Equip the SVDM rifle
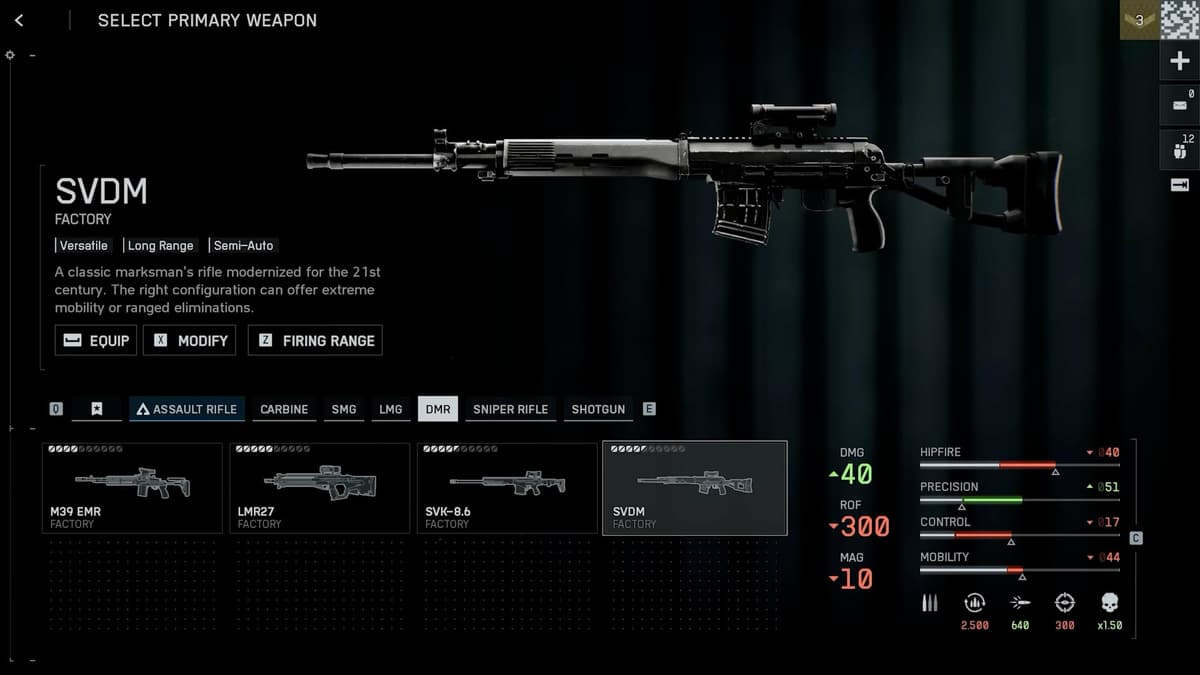The width and height of the screenshot is (1200, 675). pos(96,340)
